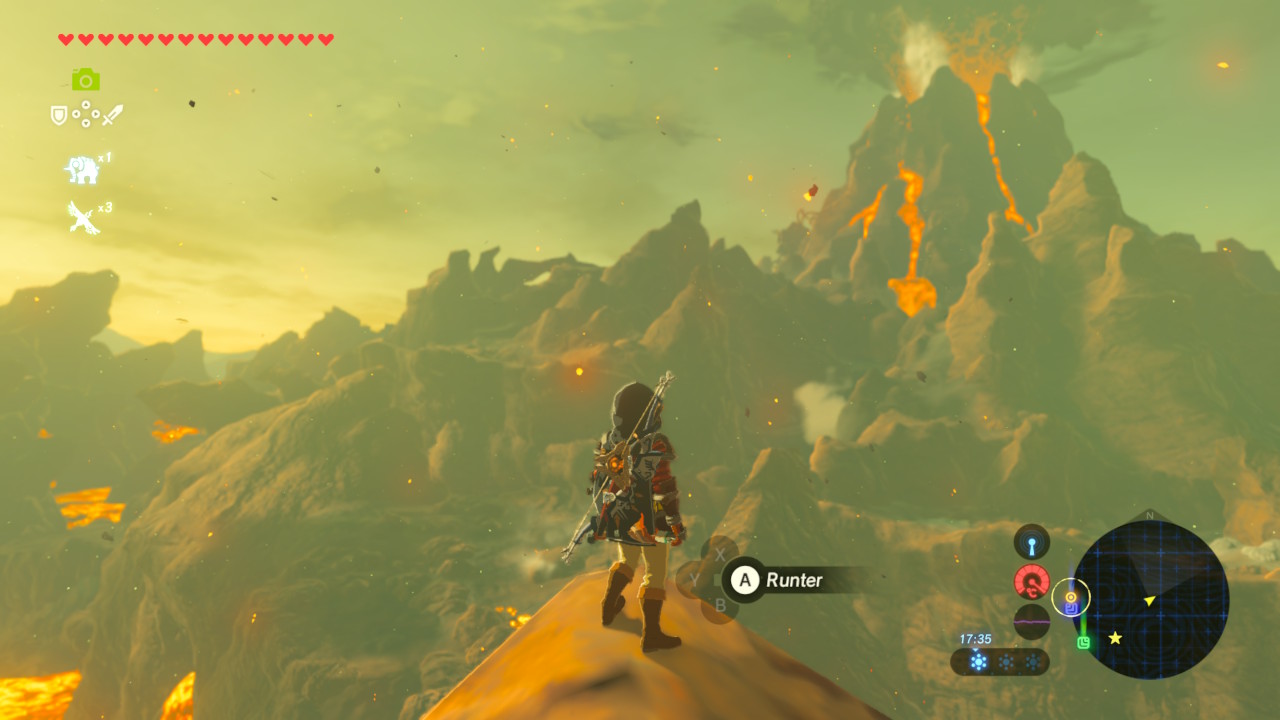
Task: Check the red temperature gauge icon
Action: (x=1031, y=581)
